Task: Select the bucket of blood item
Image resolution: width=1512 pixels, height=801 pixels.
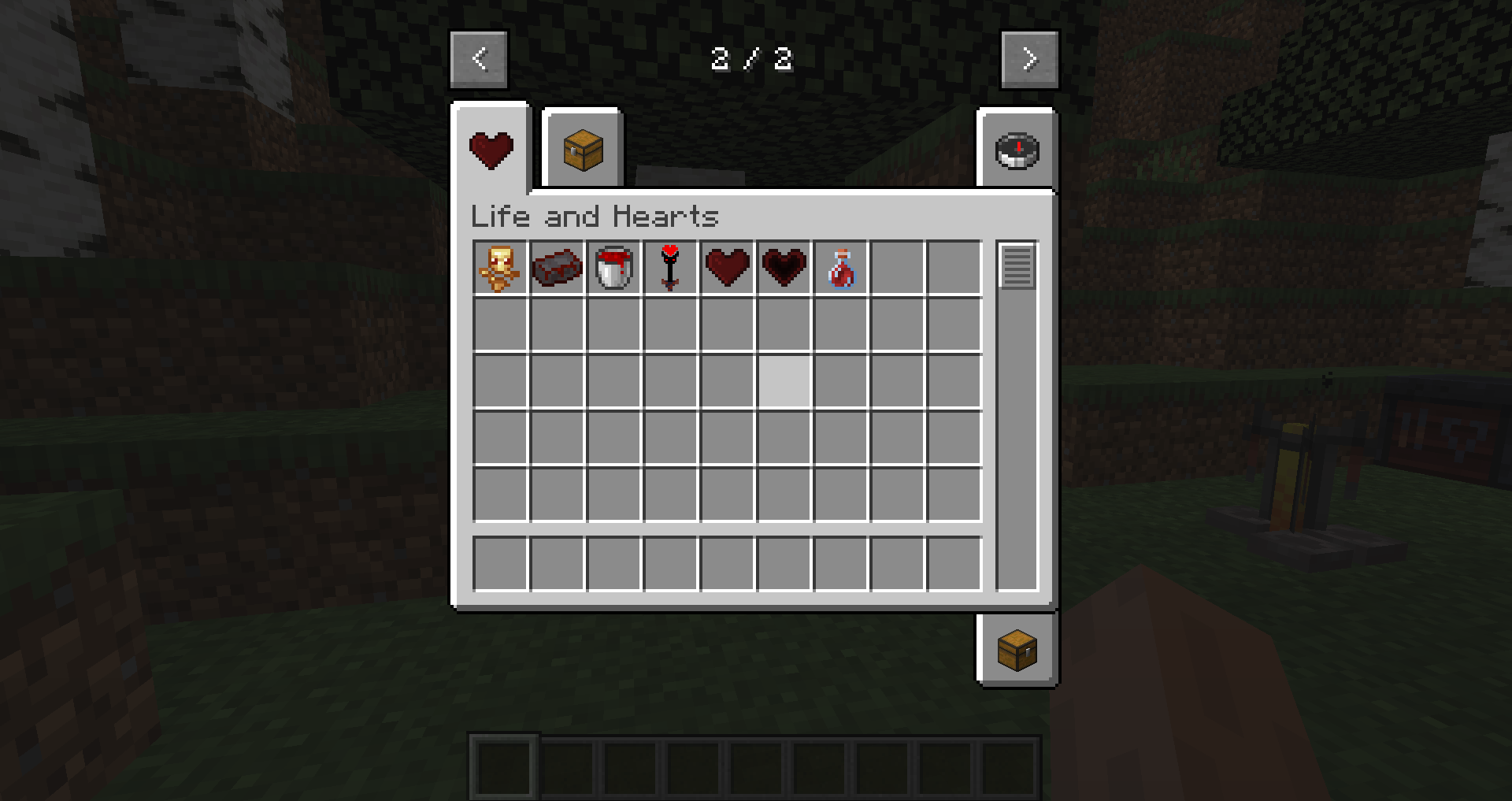Action: (613, 266)
